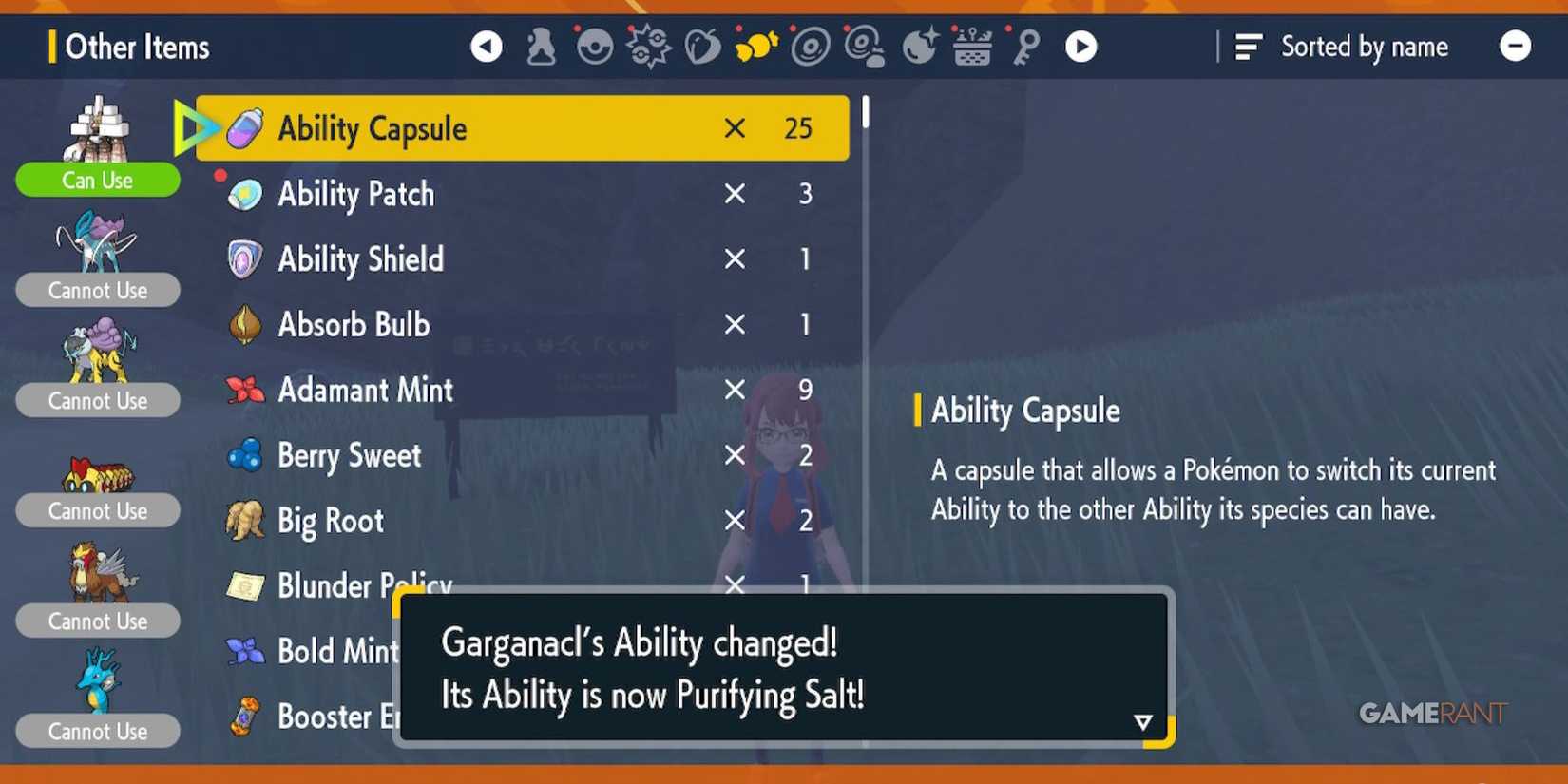Advance the dialog with its down arrow

pyautogui.click(x=1142, y=722)
